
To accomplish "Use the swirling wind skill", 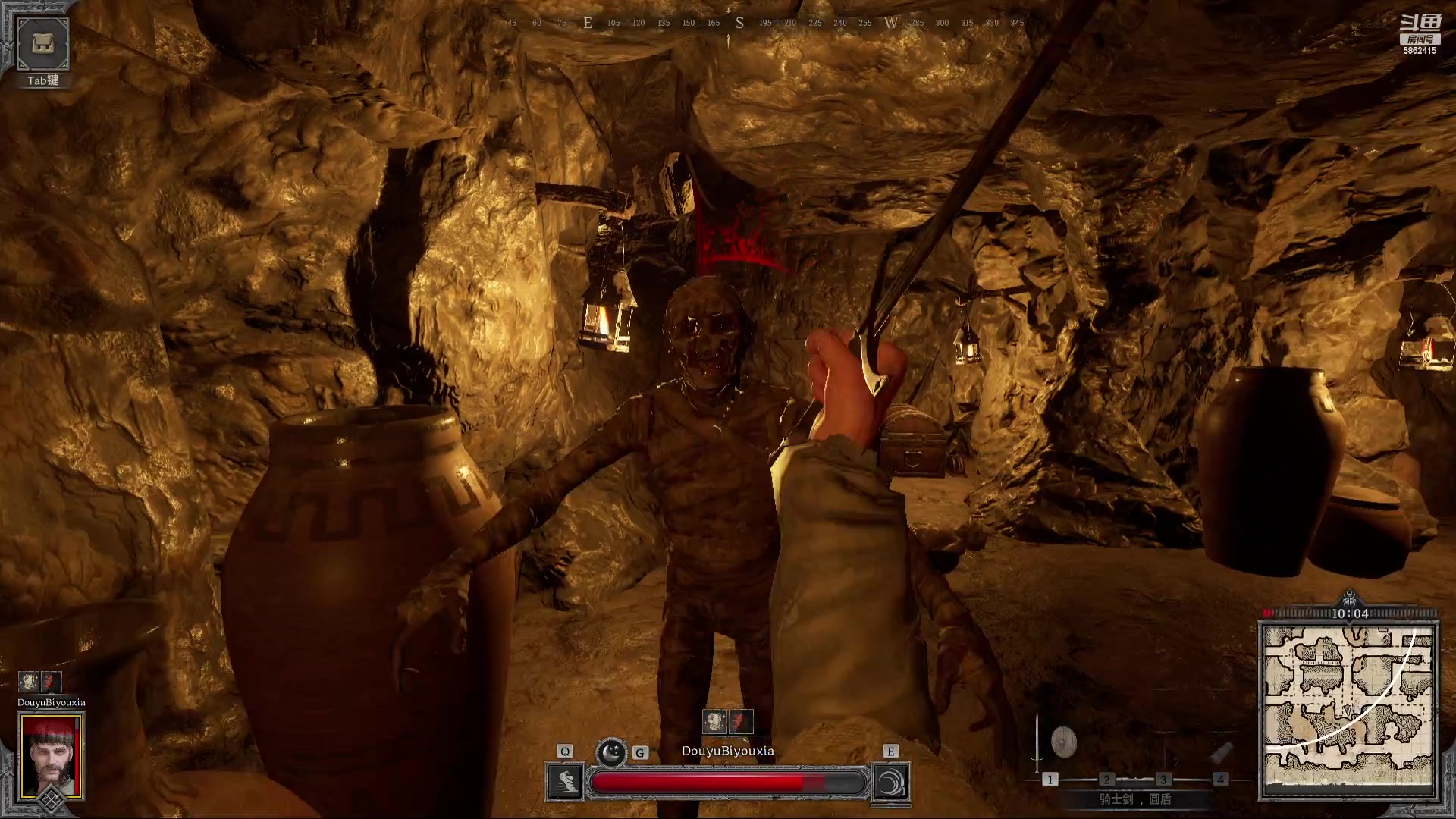I will click(891, 782).
